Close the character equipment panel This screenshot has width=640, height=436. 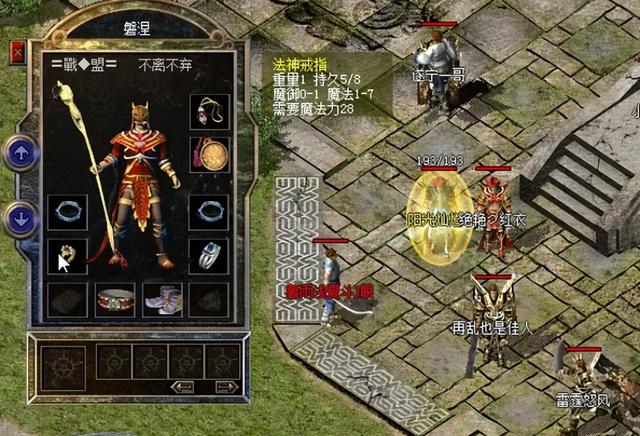(x=16, y=53)
